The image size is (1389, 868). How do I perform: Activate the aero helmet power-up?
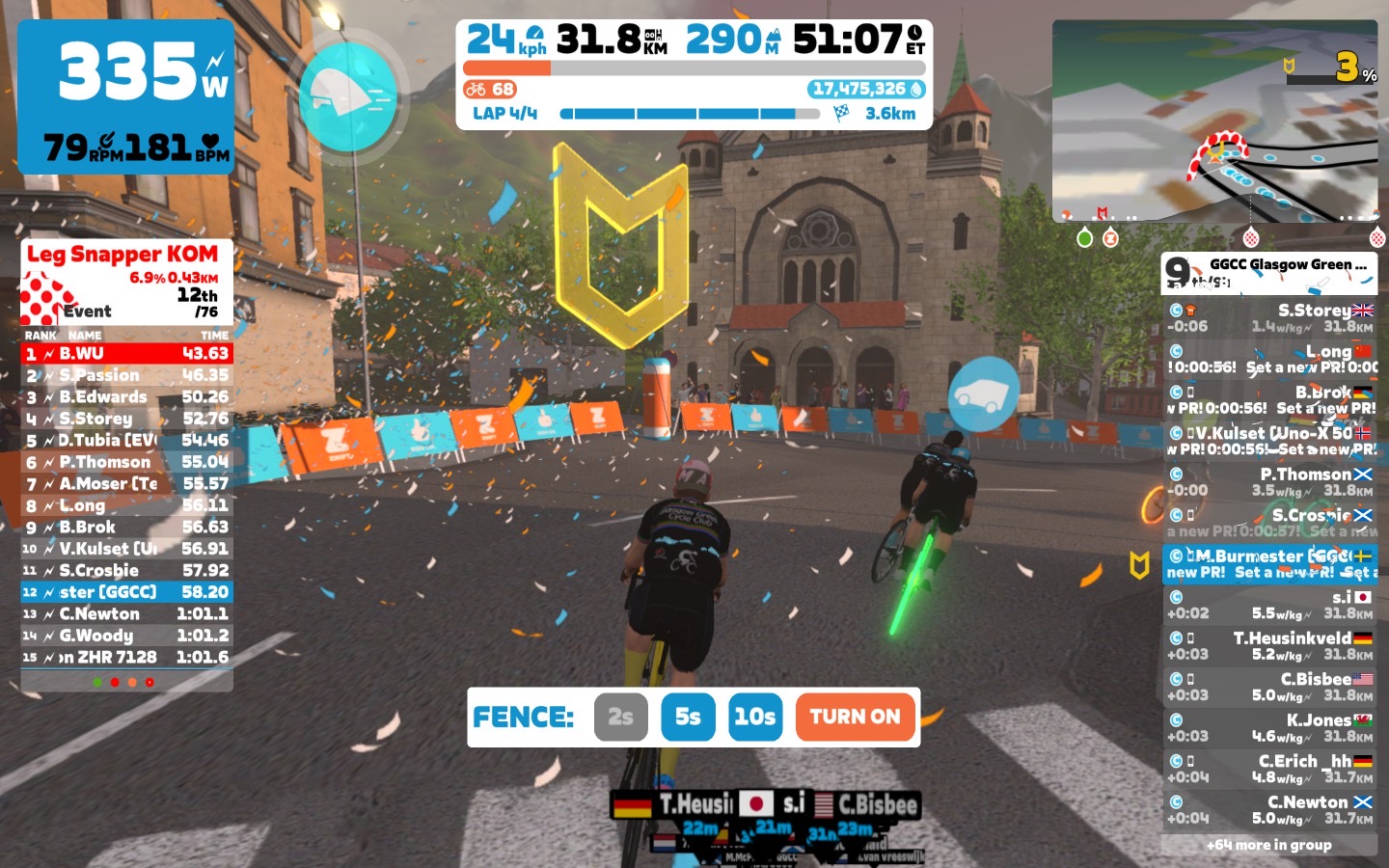coord(348,96)
